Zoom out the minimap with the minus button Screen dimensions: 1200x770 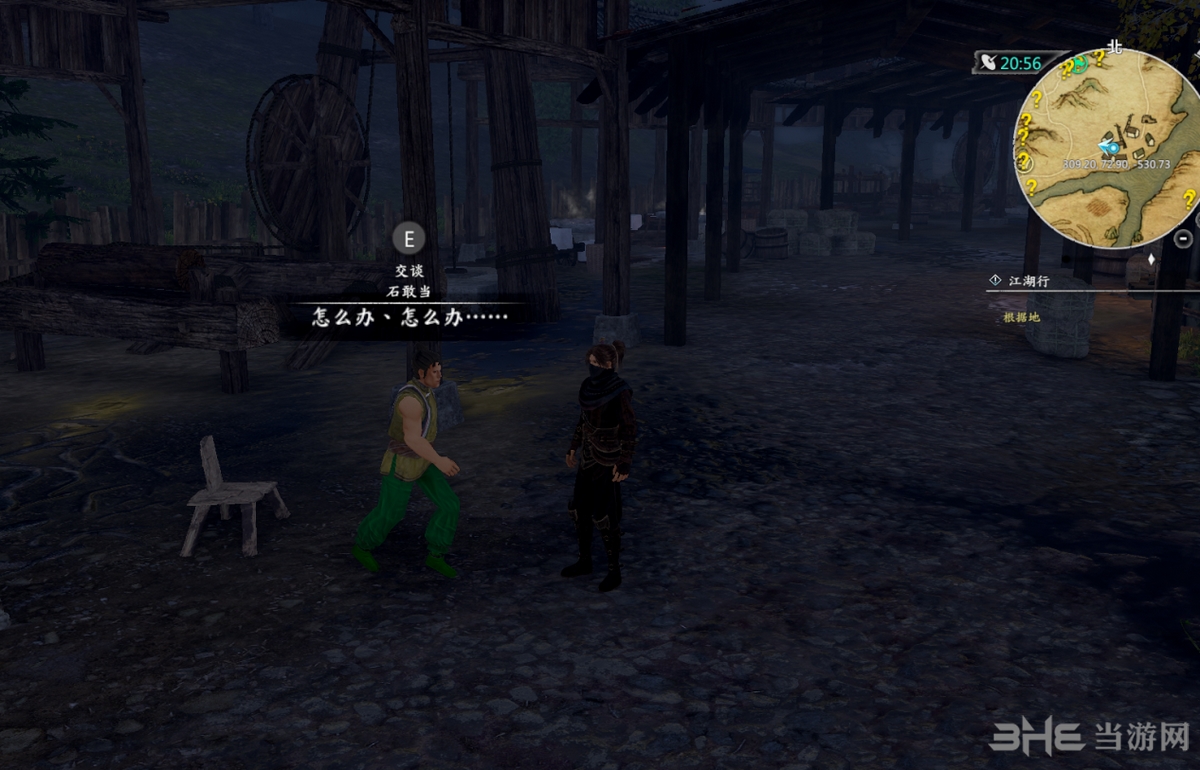tap(1184, 238)
